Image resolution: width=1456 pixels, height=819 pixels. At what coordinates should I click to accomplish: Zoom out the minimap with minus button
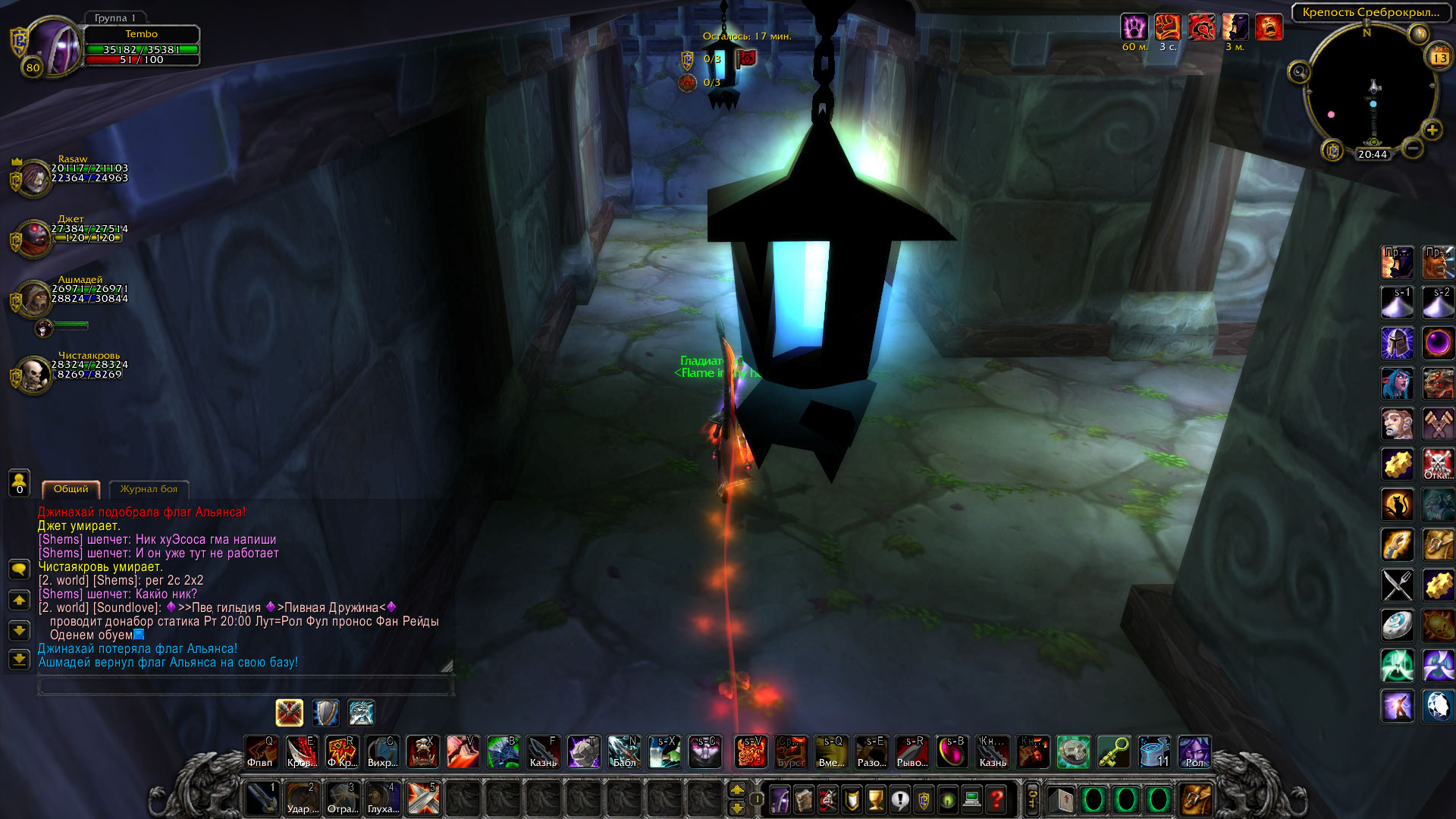click(x=1412, y=149)
